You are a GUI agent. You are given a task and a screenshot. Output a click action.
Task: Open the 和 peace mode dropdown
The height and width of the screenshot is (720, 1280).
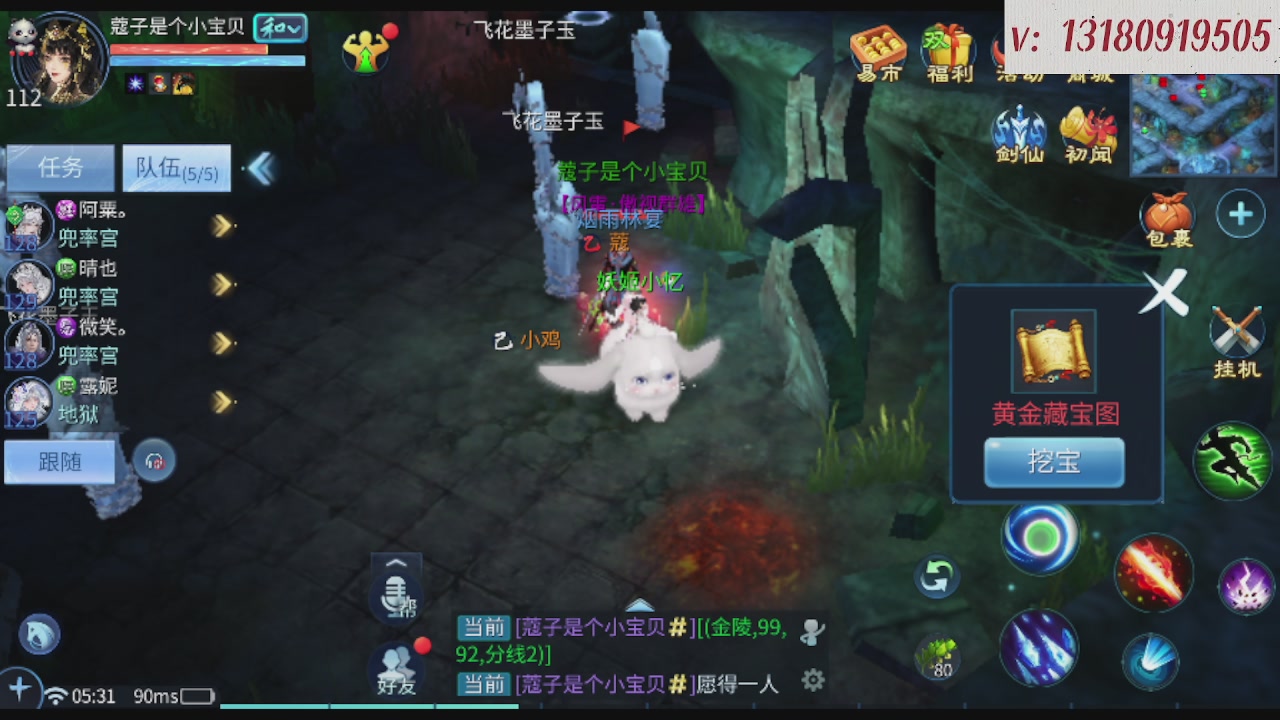(278, 30)
